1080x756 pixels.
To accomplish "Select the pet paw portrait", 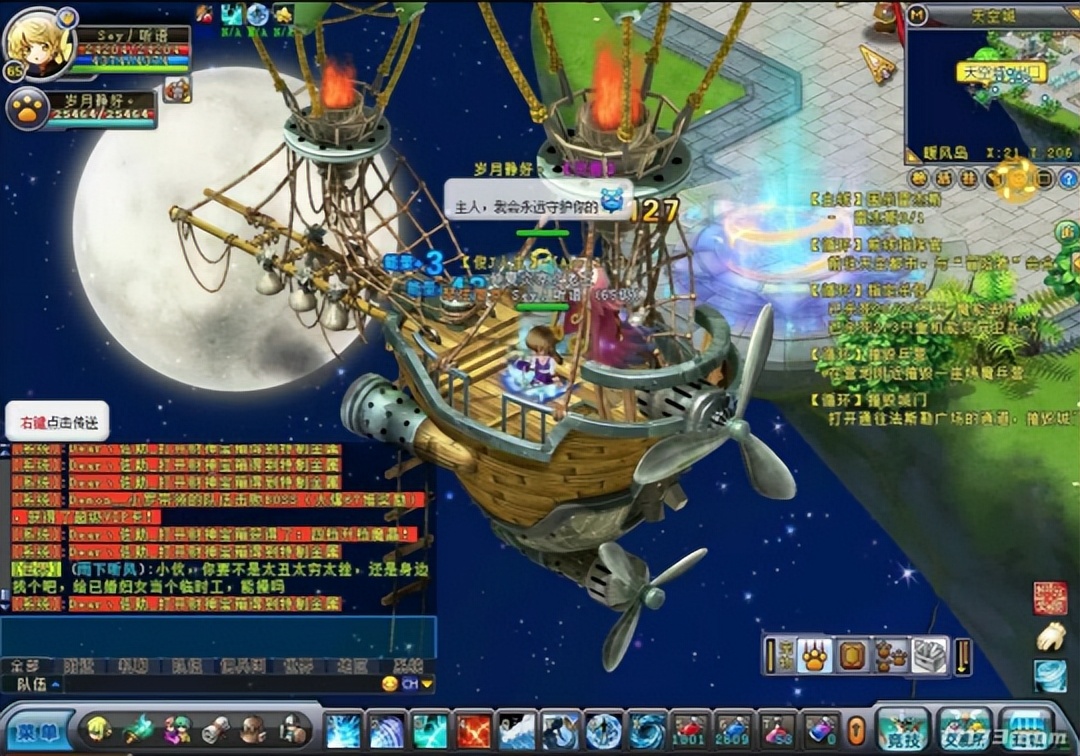I will [27, 110].
